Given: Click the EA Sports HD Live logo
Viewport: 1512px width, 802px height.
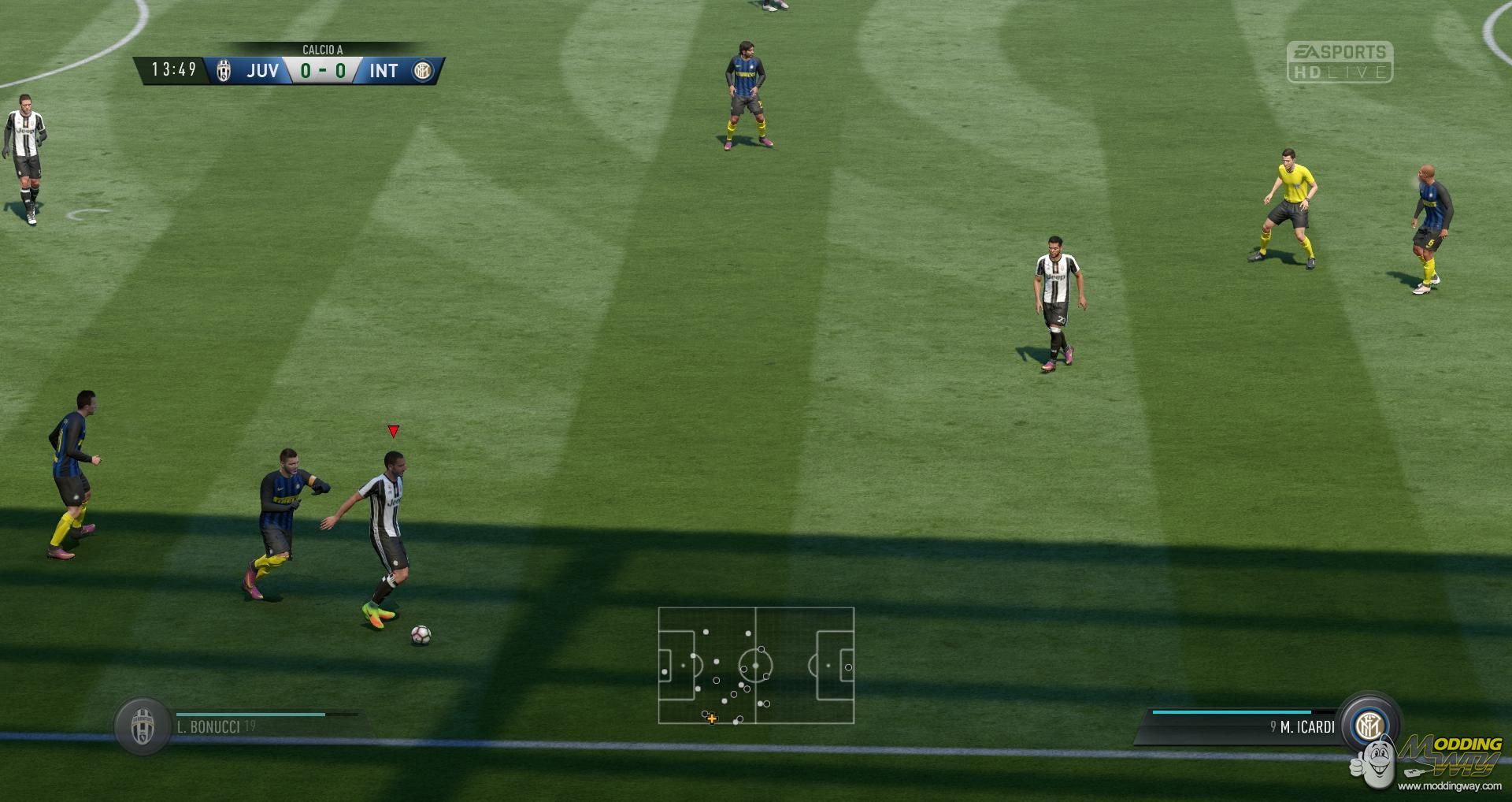Looking at the screenshot, I should coord(1340,62).
